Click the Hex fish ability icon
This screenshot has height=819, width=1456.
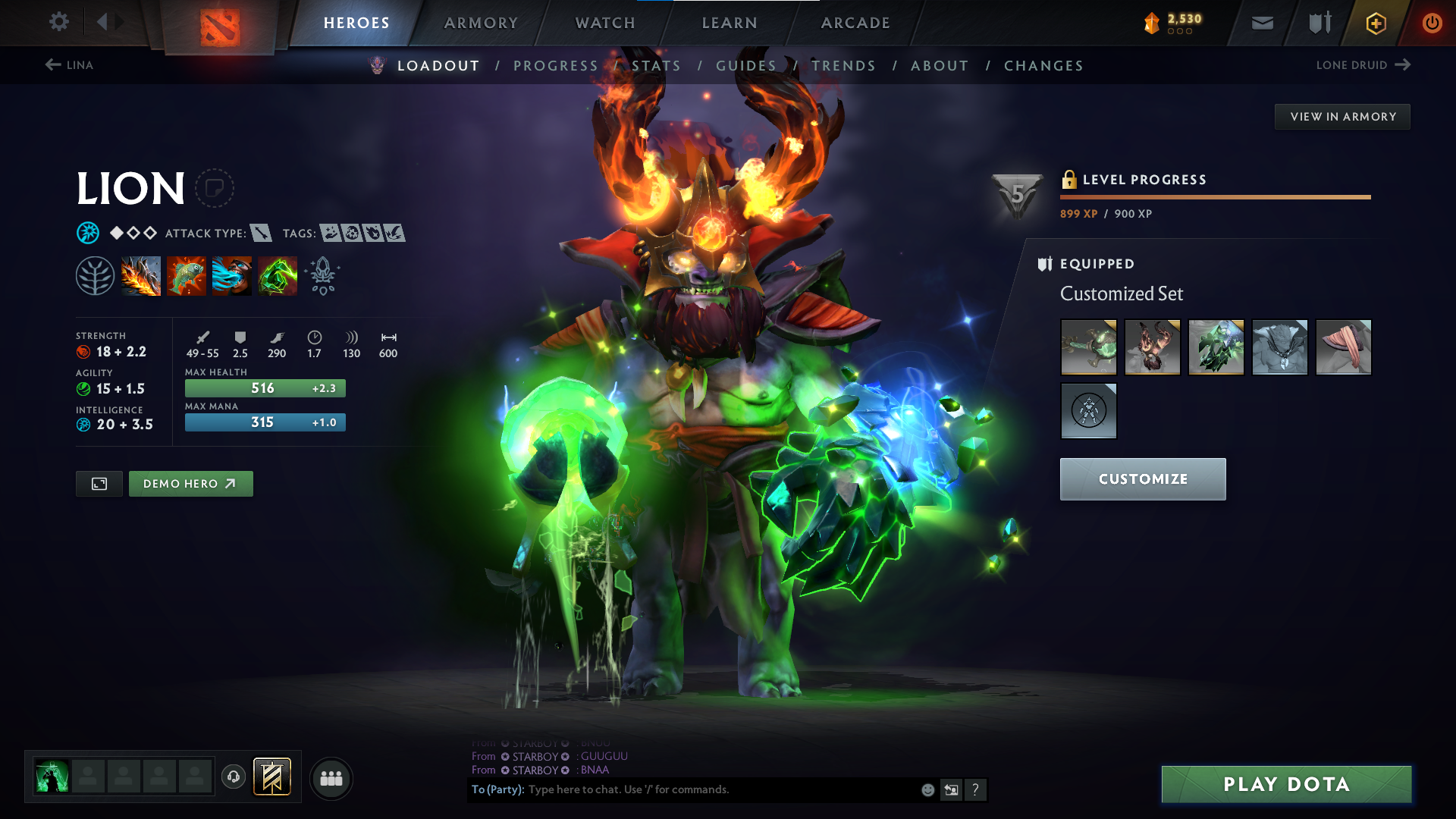click(187, 275)
